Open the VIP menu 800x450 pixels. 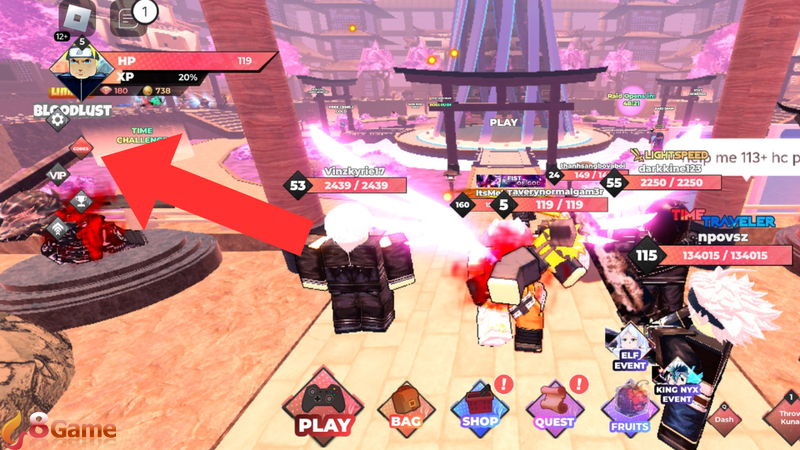pyautogui.click(x=58, y=175)
